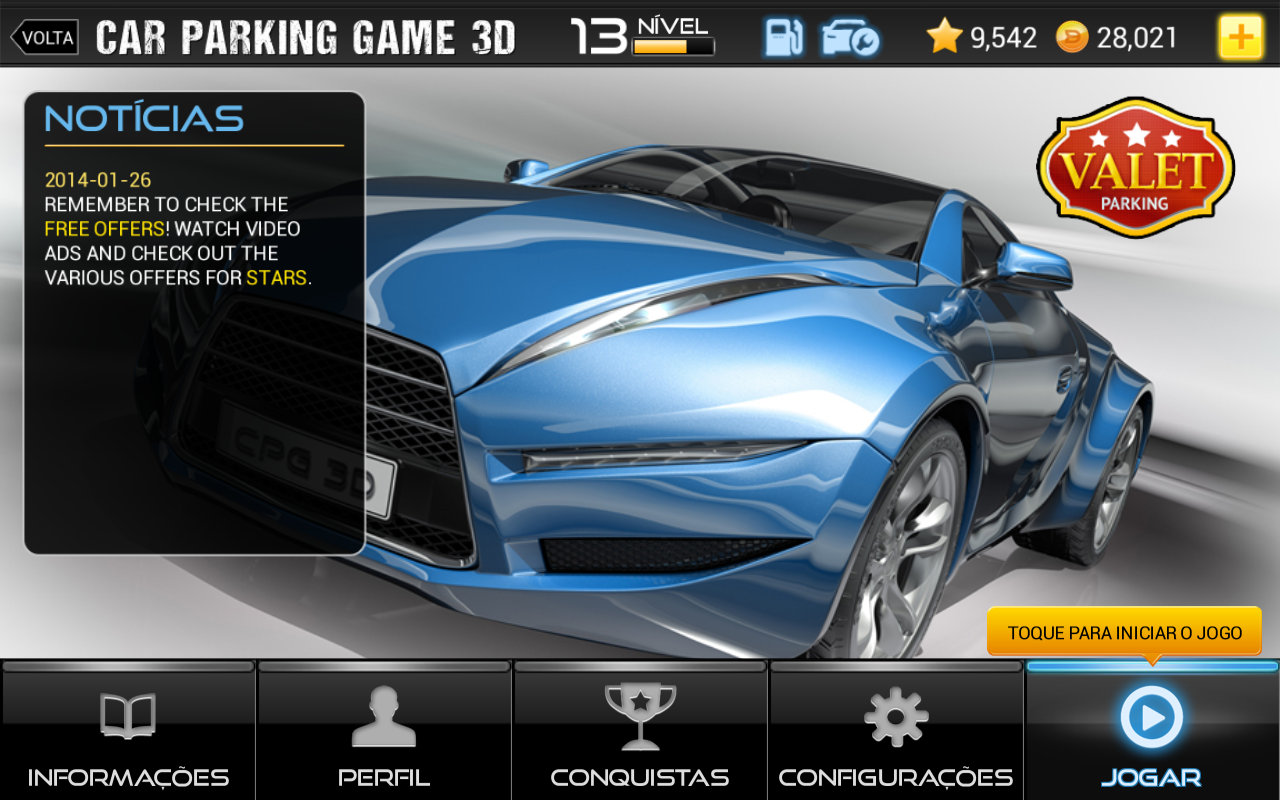Open the car service icon next to fuel
The height and width of the screenshot is (800, 1280).
(847, 36)
